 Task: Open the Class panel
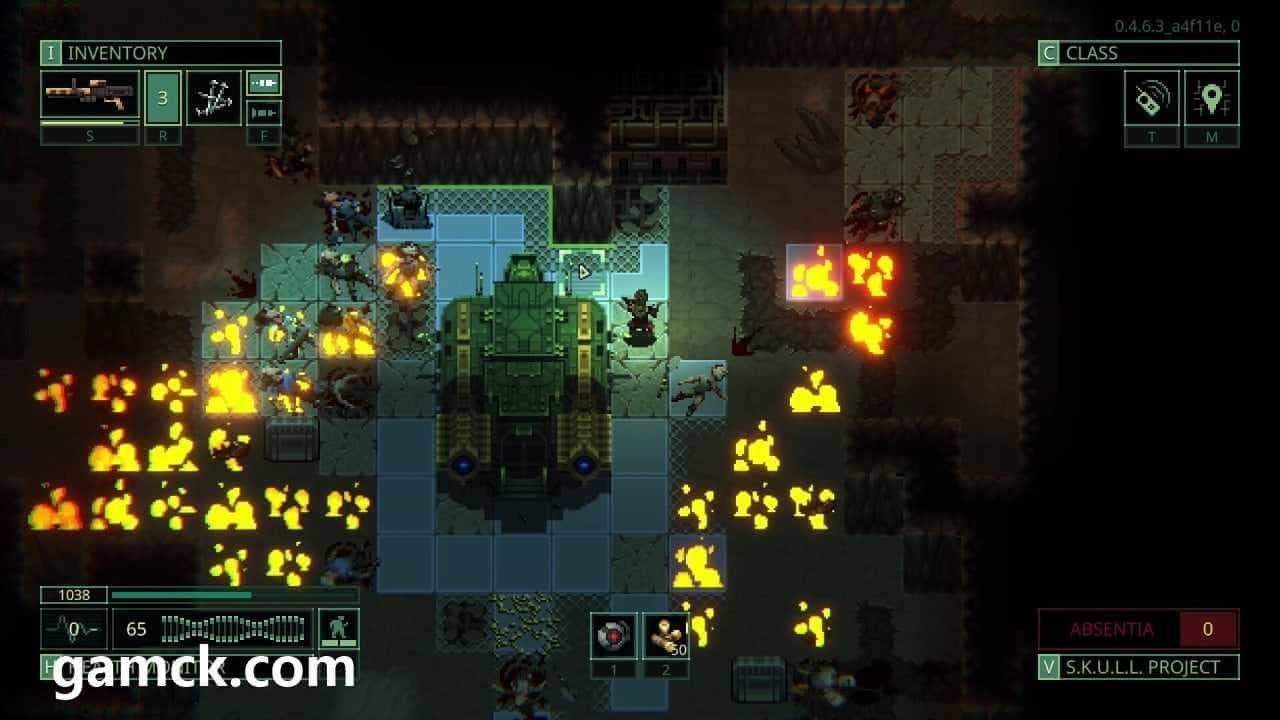(1138, 53)
